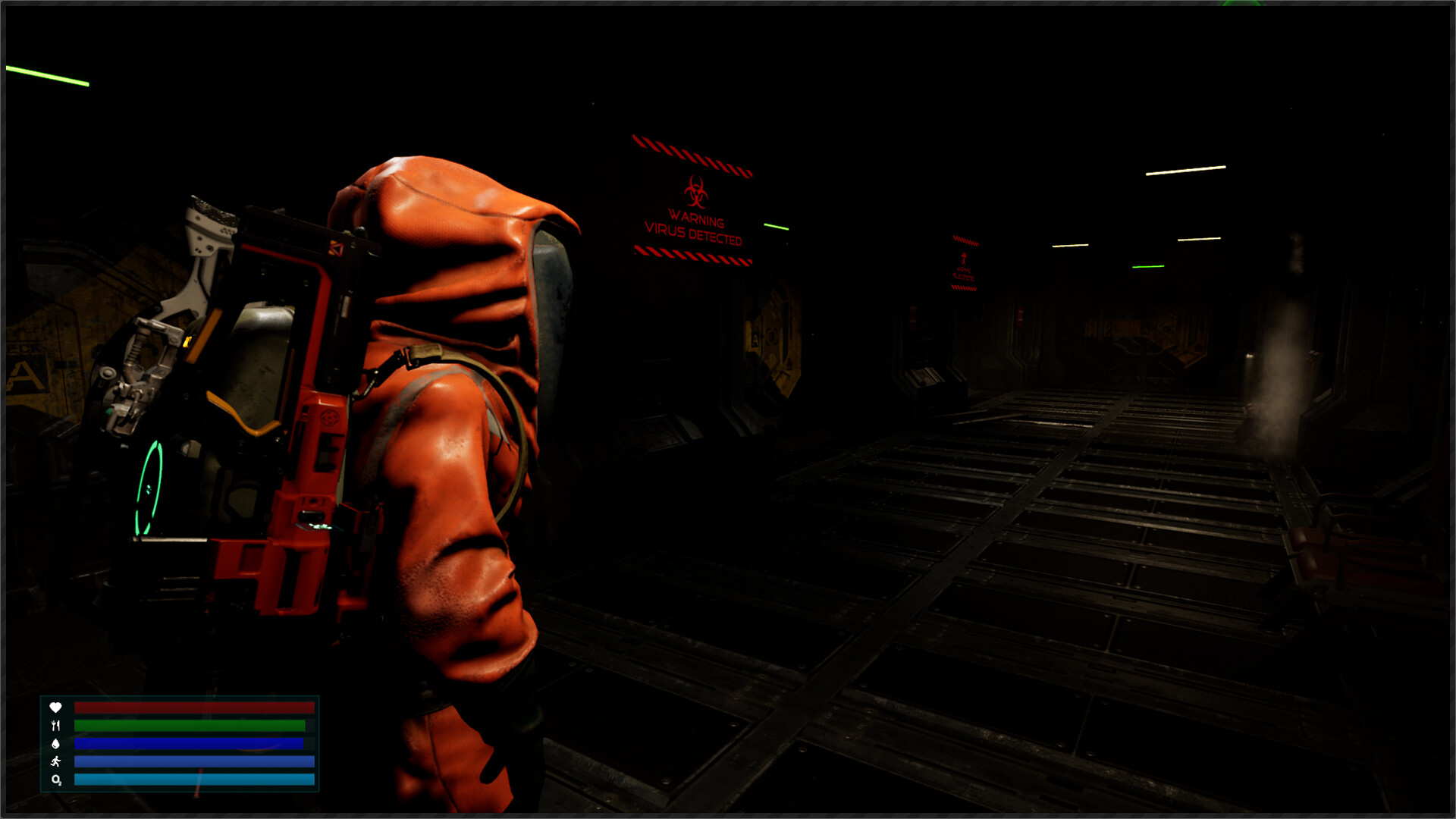Select the fork and knife hunger icon
The width and height of the screenshot is (1456, 819).
(x=56, y=726)
